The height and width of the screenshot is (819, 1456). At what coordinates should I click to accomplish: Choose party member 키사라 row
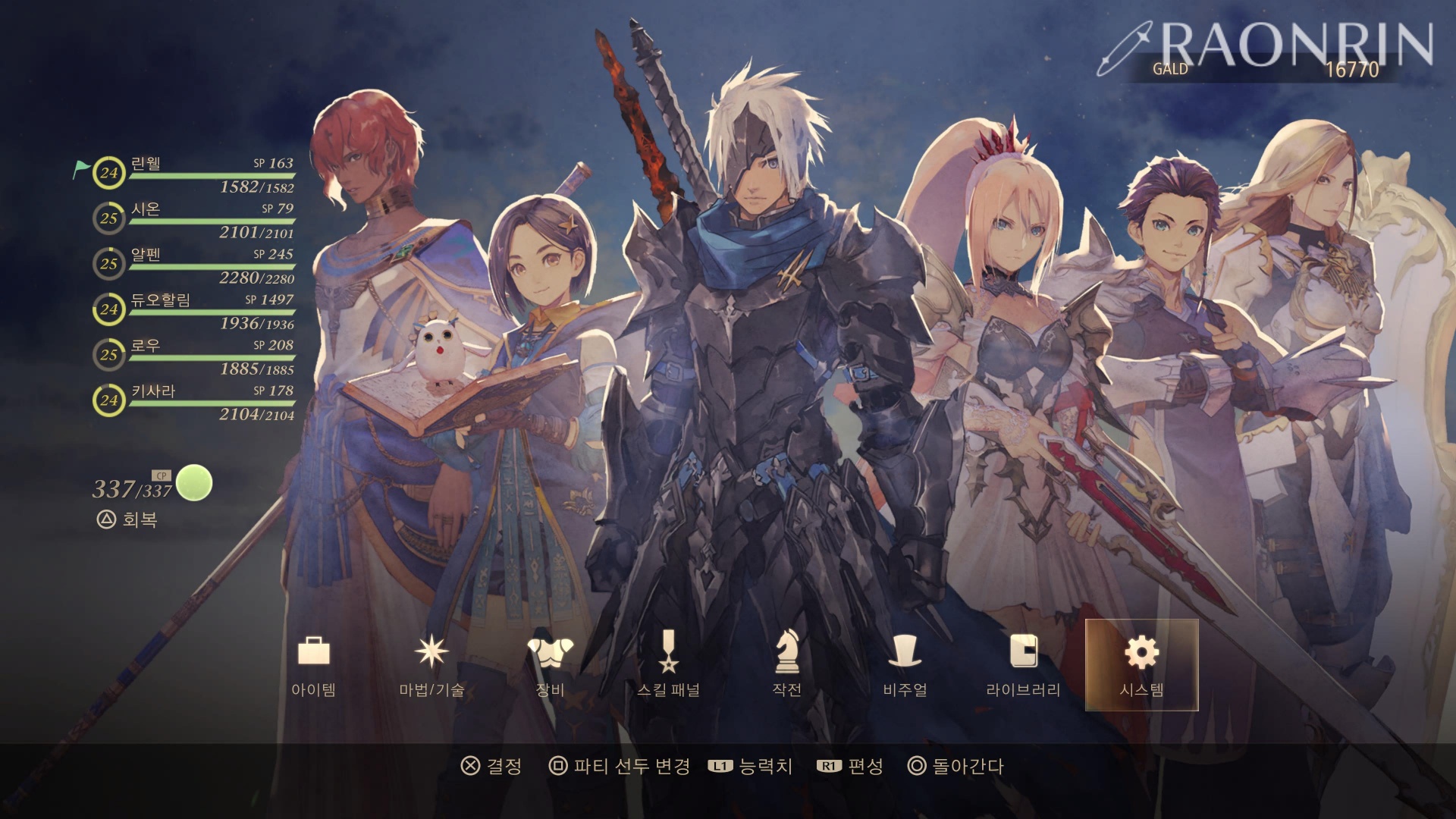tap(194, 402)
